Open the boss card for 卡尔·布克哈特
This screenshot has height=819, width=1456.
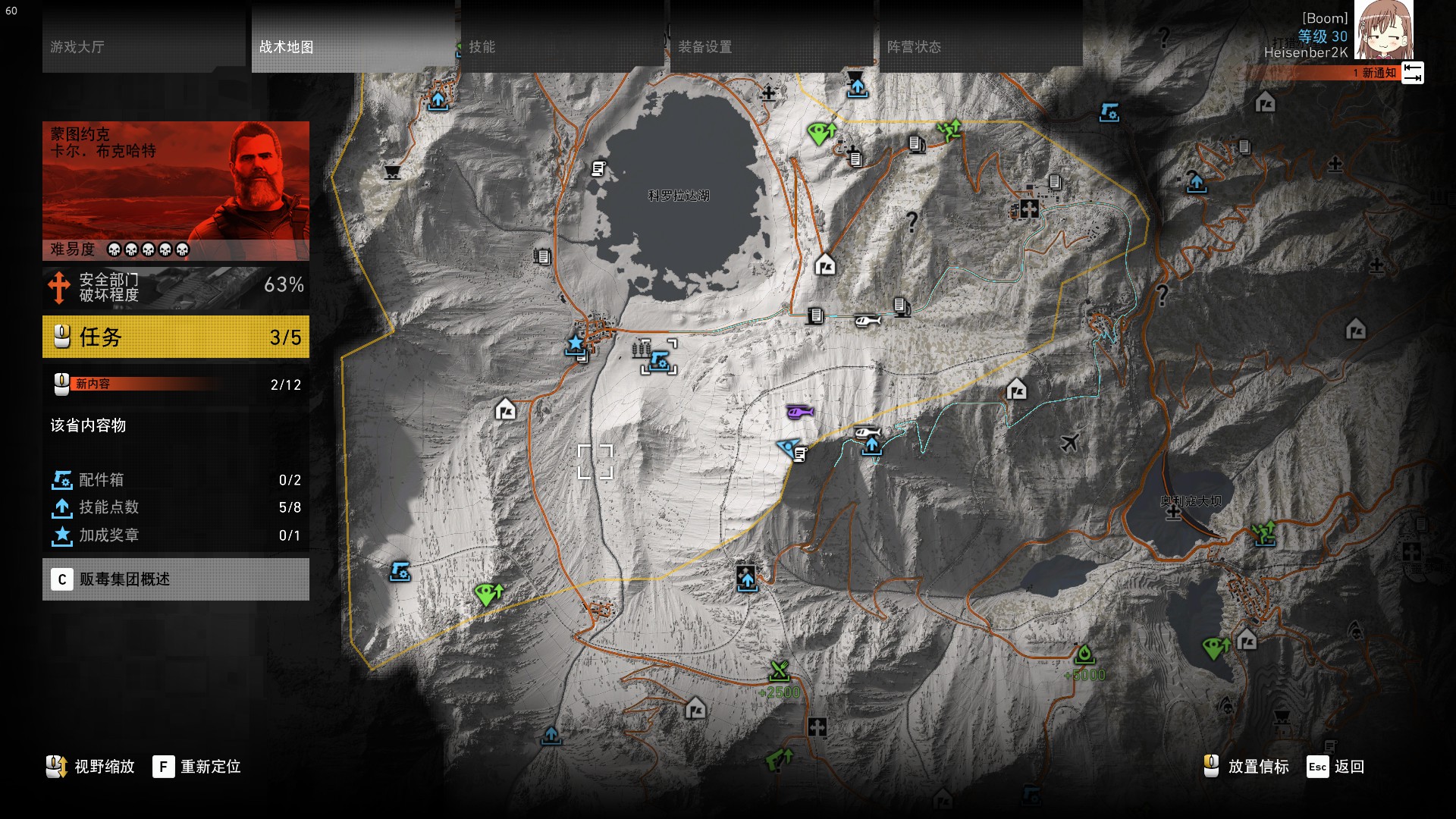tap(176, 190)
